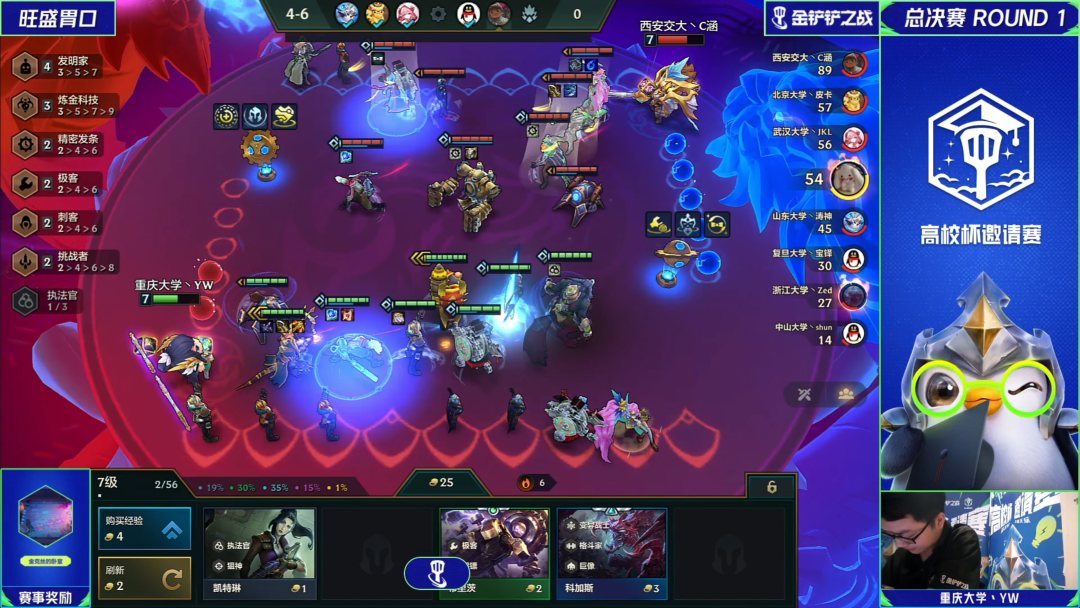Buy the 凯特琳 champion card

pyautogui.click(x=259, y=552)
